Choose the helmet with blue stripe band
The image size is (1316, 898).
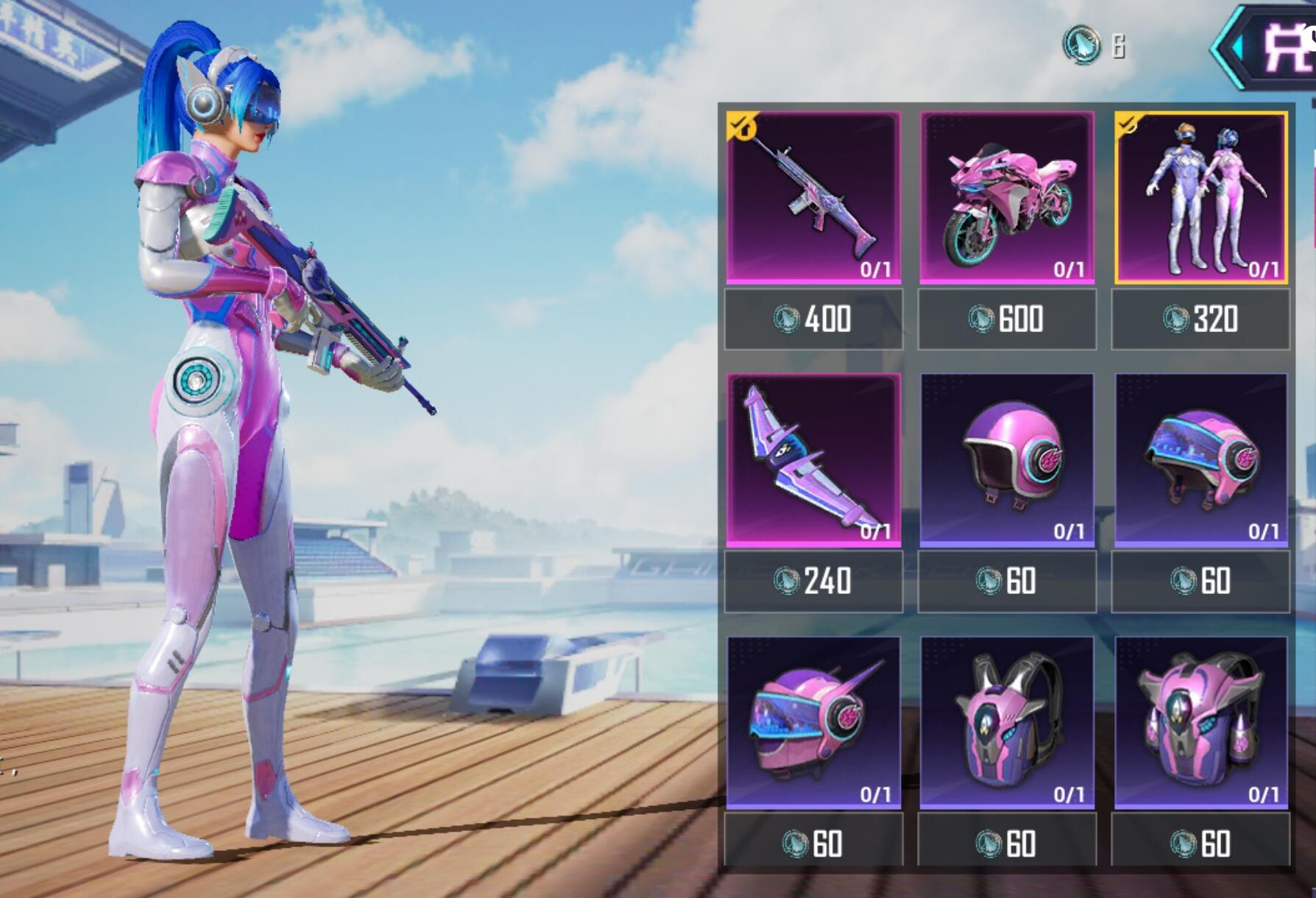(x=1201, y=460)
